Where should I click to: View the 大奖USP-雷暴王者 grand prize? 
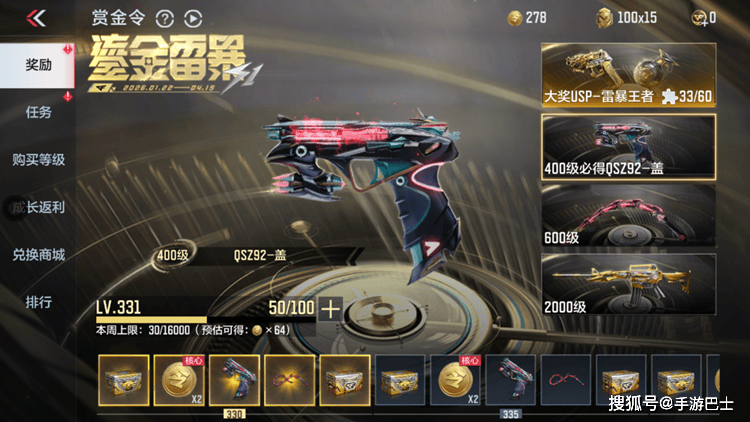pyautogui.click(x=628, y=75)
